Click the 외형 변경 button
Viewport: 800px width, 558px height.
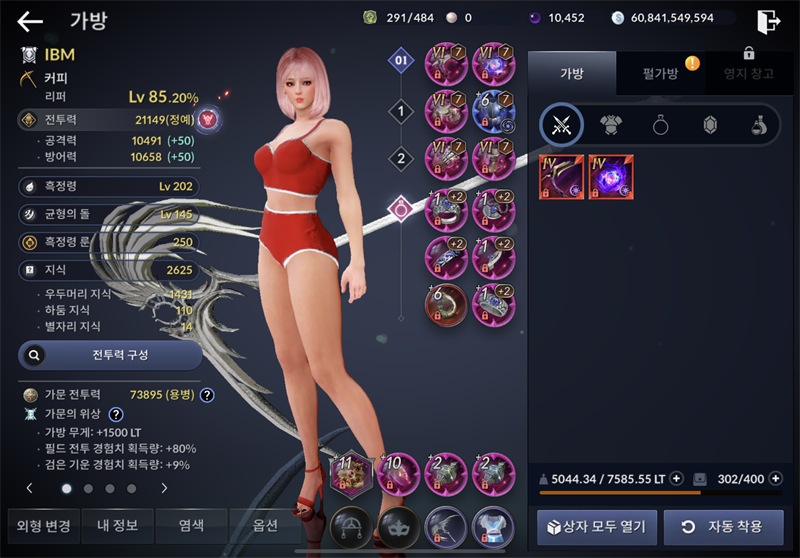pos(42,525)
